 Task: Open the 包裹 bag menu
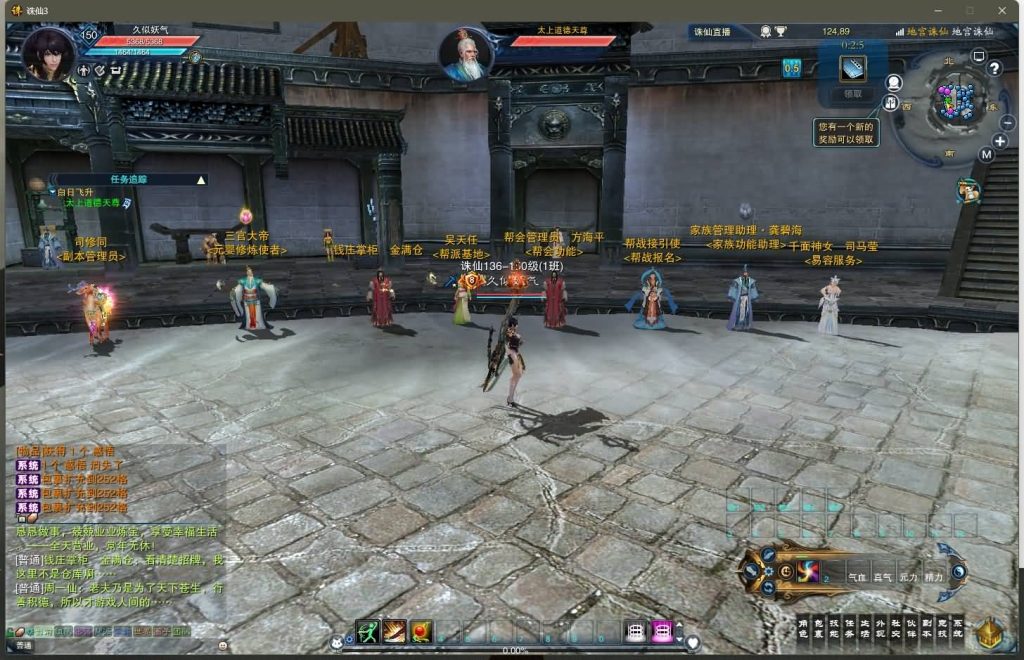click(x=819, y=628)
